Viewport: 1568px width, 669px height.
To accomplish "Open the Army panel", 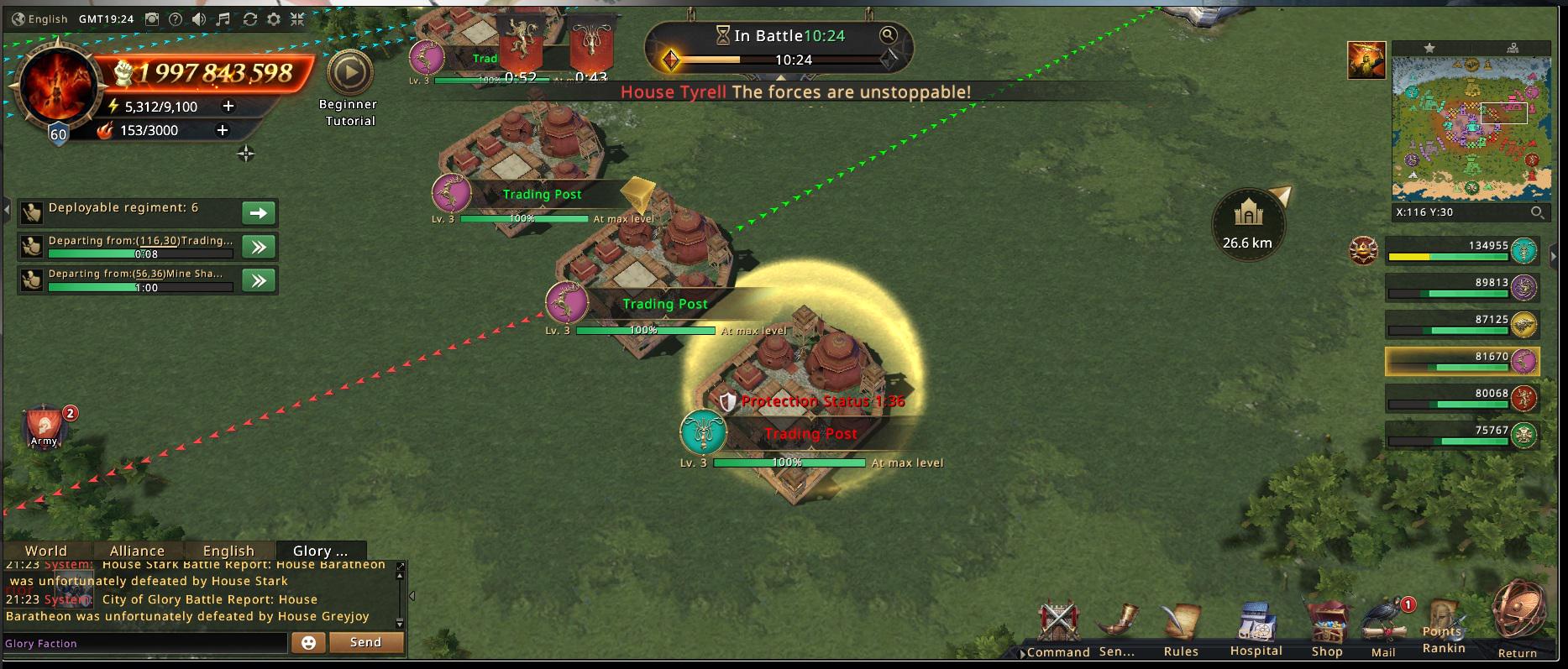I will pos(45,426).
